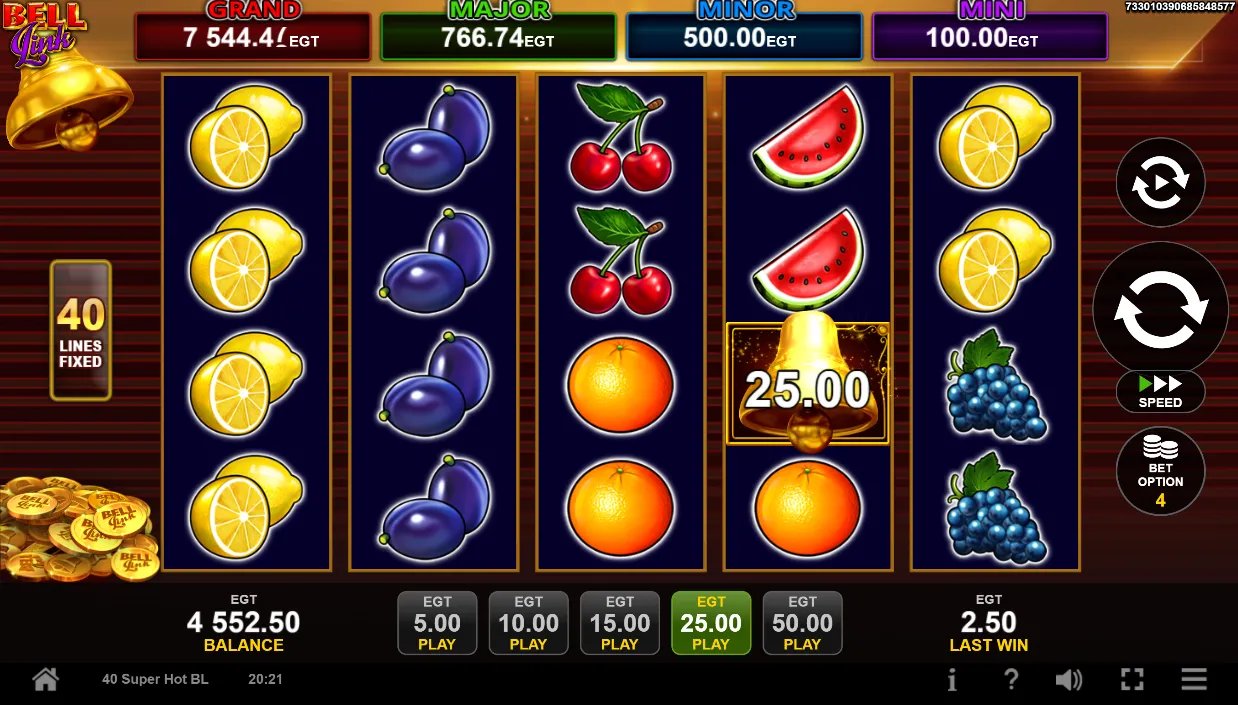Screen dimensions: 1238x705
Task: Go to the home lobby icon
Action: 45,680
